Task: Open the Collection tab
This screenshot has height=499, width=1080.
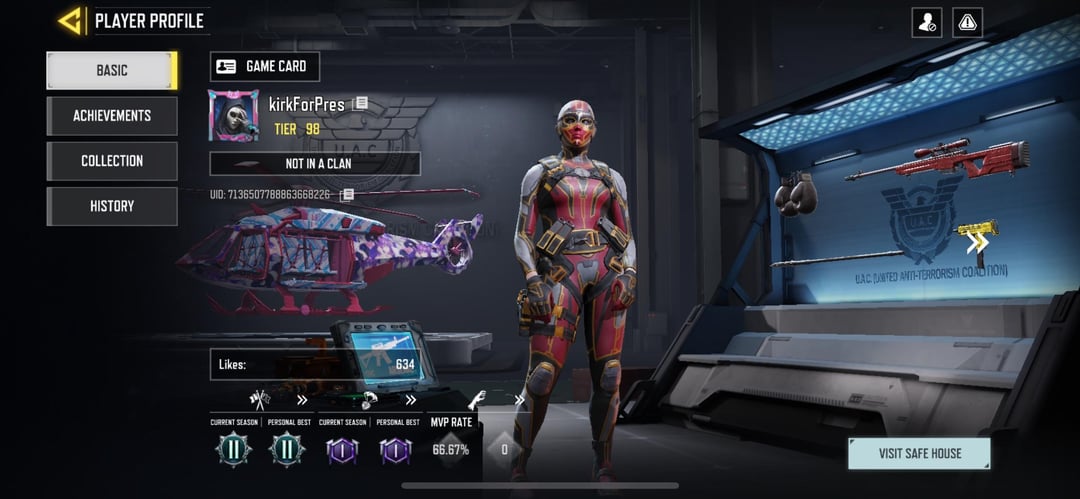Action: [112, 161]
